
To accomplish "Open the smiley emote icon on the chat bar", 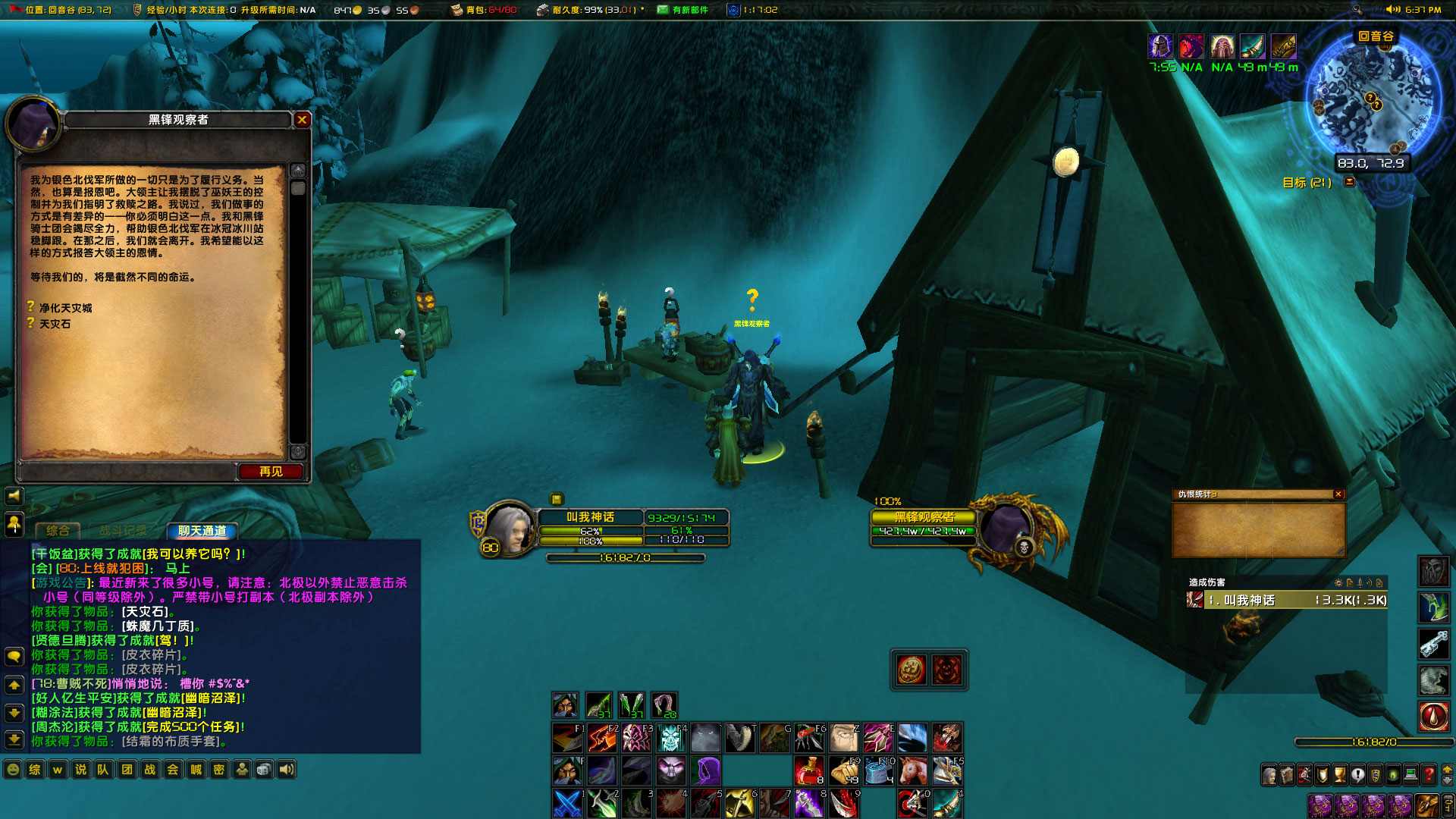I will (12, 770).
